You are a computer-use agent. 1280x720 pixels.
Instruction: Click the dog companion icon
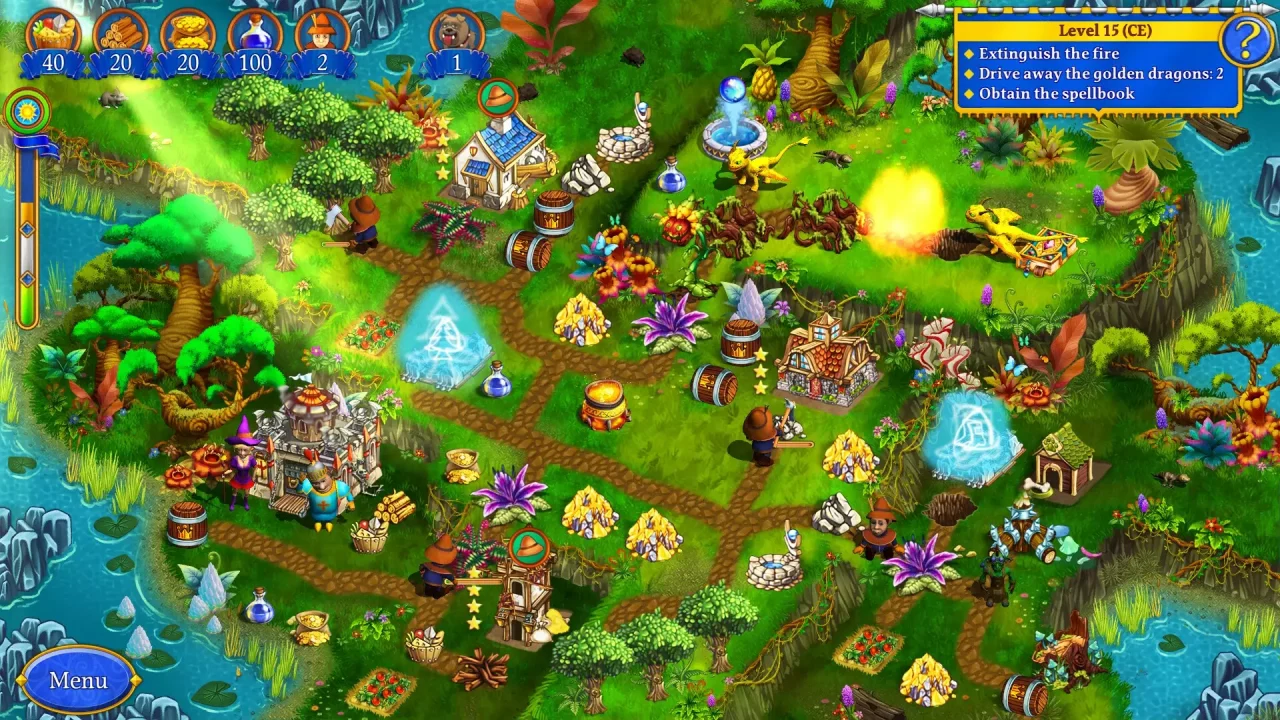click(456, 28)
